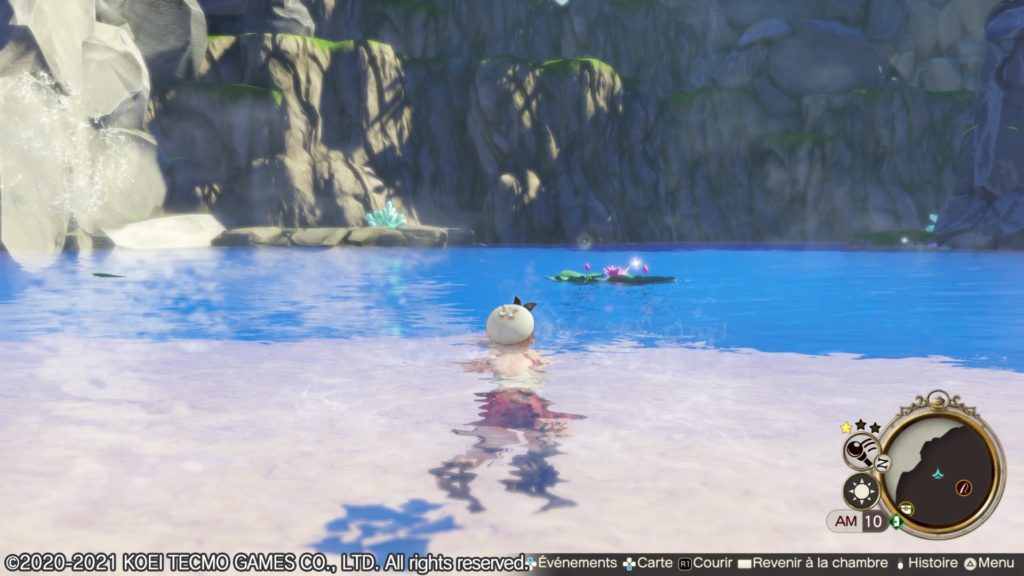Select the red marker on the minimap
1024x576 pixels.
963,487
